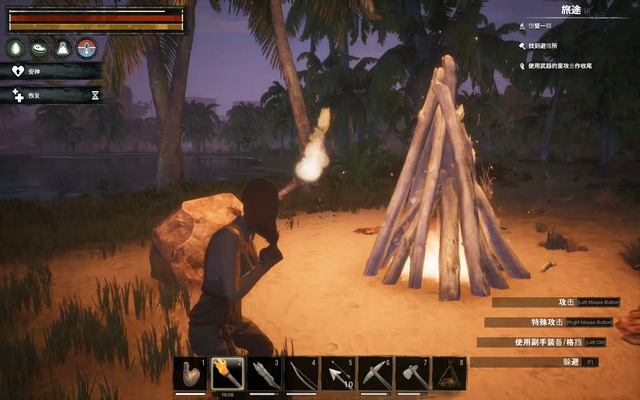The image size is (640, 400).
Task: Open the 旅途 journey tracker header
Action: point(571,9)
